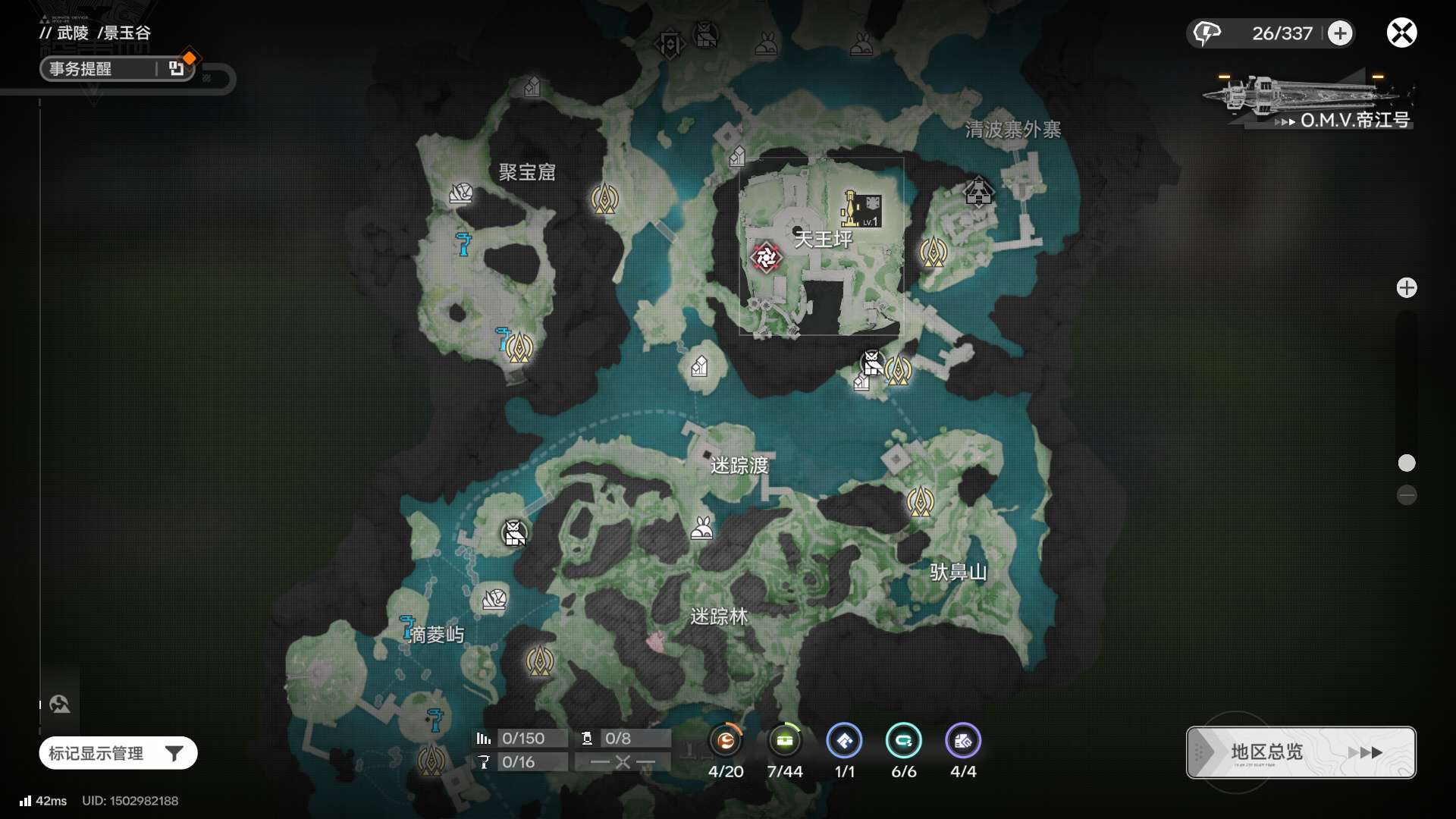Select the blue 1/1 collectible counter
The height and width of the screenshot is (819, 1456).
(x=844, y=742)
